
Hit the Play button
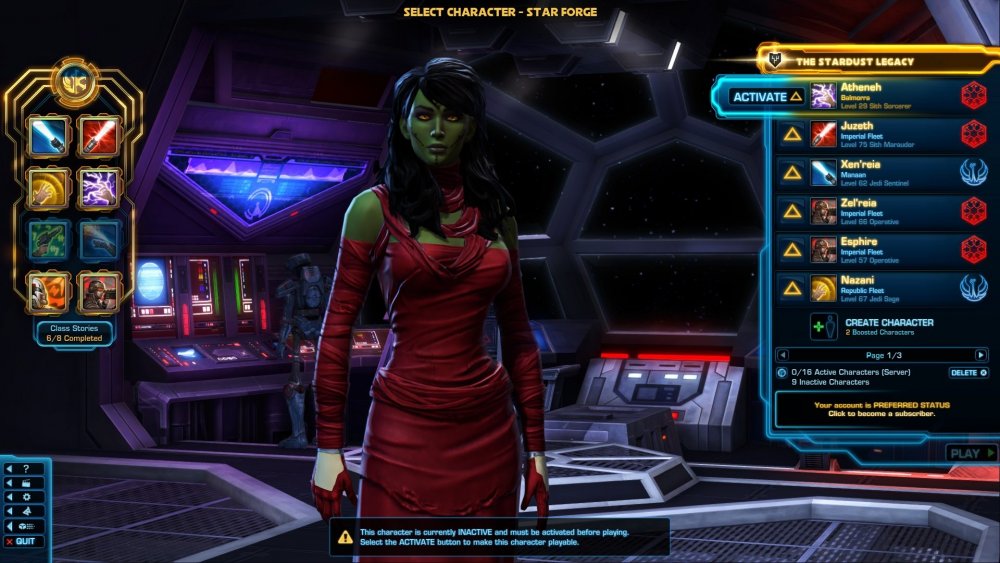click(970, 453)
